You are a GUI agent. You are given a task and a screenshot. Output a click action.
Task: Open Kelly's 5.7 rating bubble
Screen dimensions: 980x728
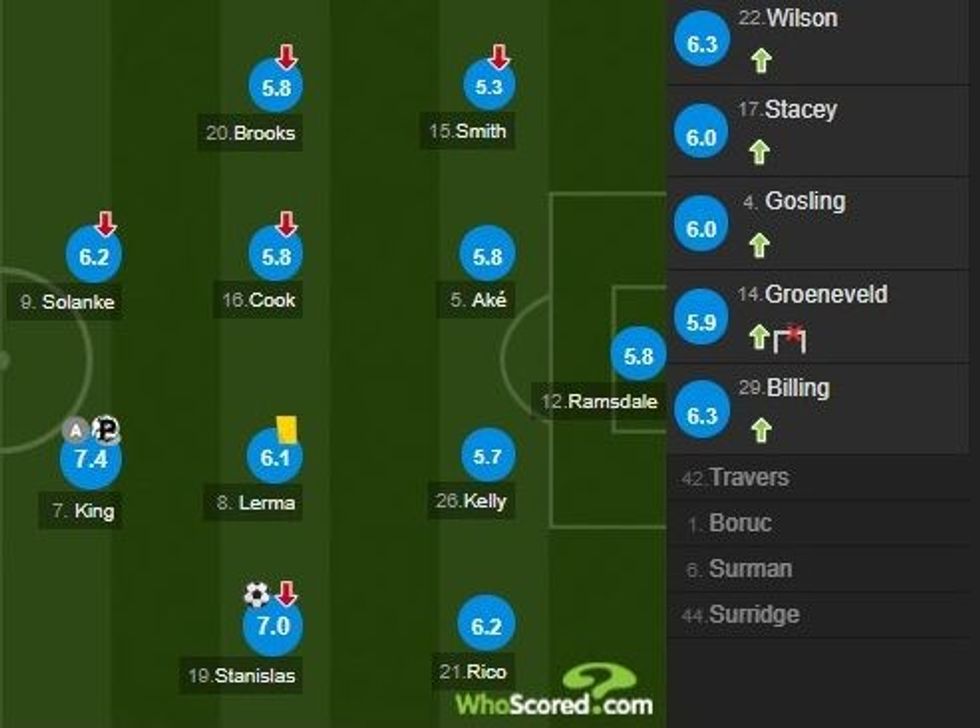click(487, 457)
